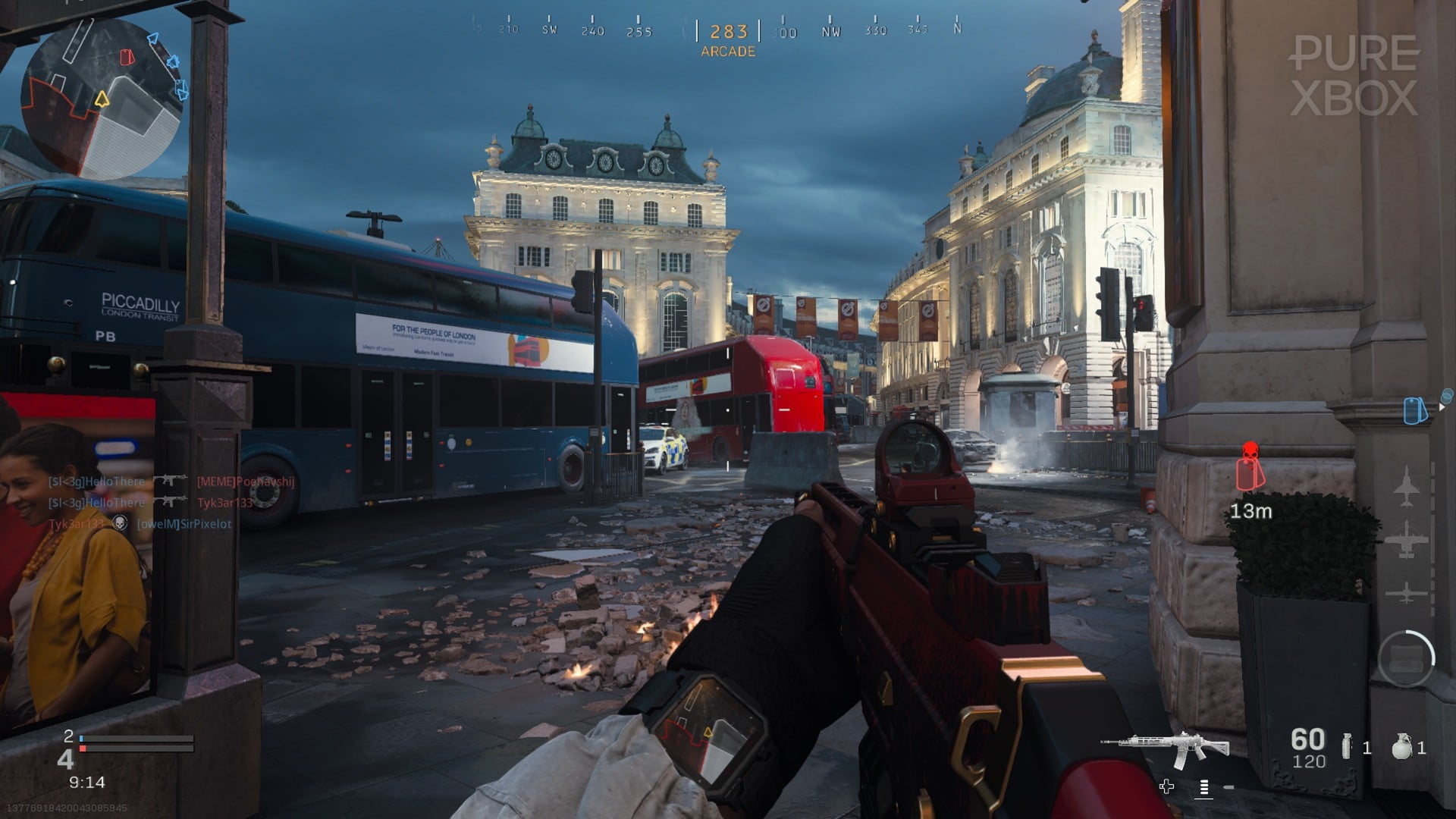Click the red enemy tag on minimap
The width and height of the screenshot is (1456, 819).
click(x=127, y=57)
